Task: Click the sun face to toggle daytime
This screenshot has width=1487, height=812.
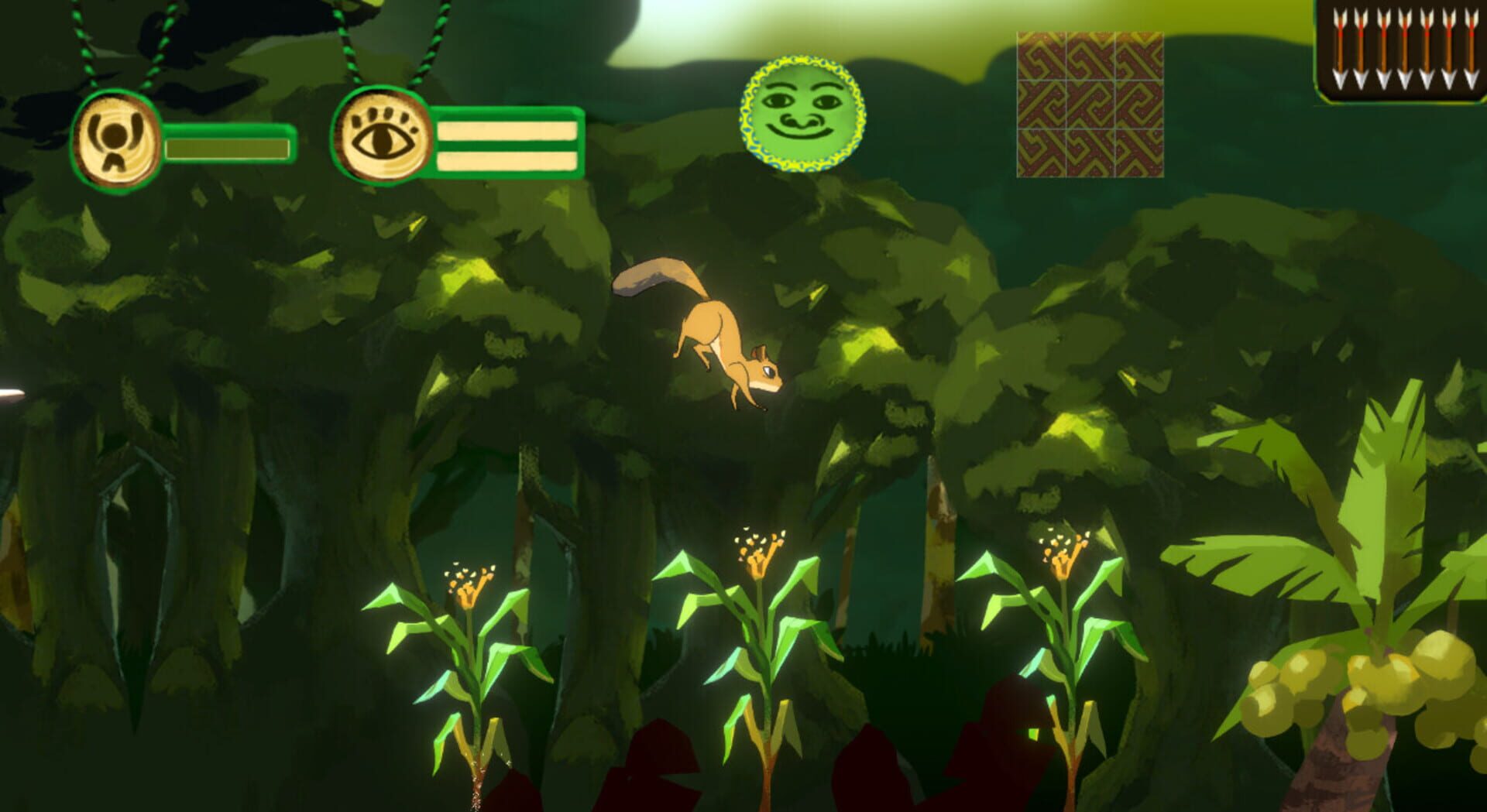Action: click(804, 110)
